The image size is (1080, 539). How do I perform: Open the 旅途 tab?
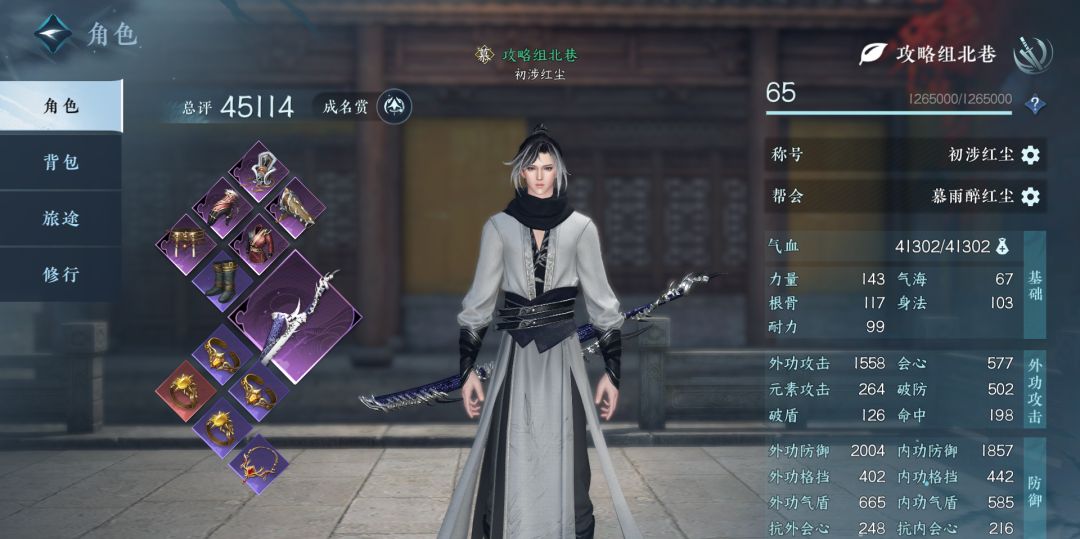[x=60, y=218]
